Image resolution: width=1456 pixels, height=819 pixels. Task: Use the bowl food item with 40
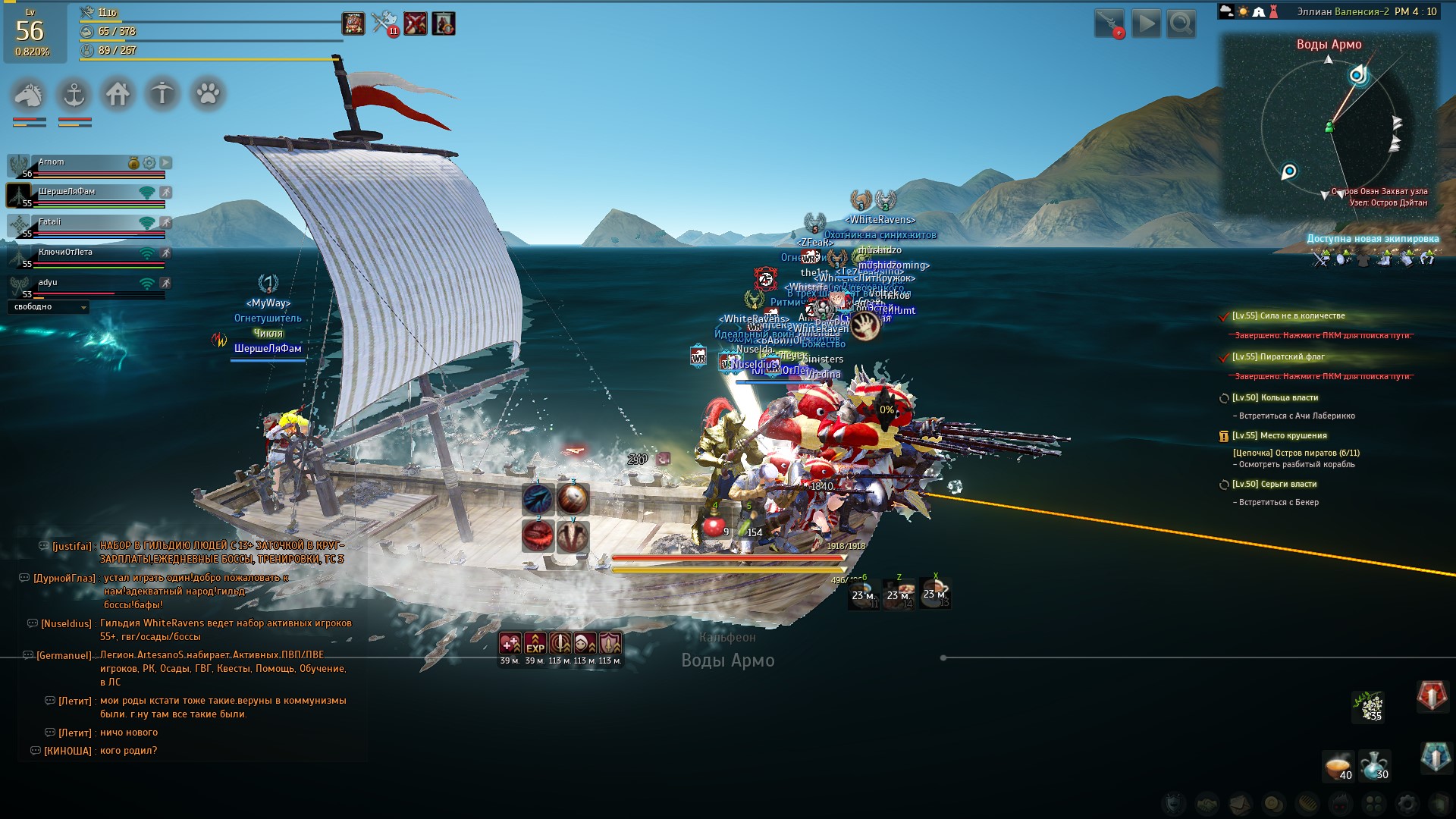point(1338,766)
